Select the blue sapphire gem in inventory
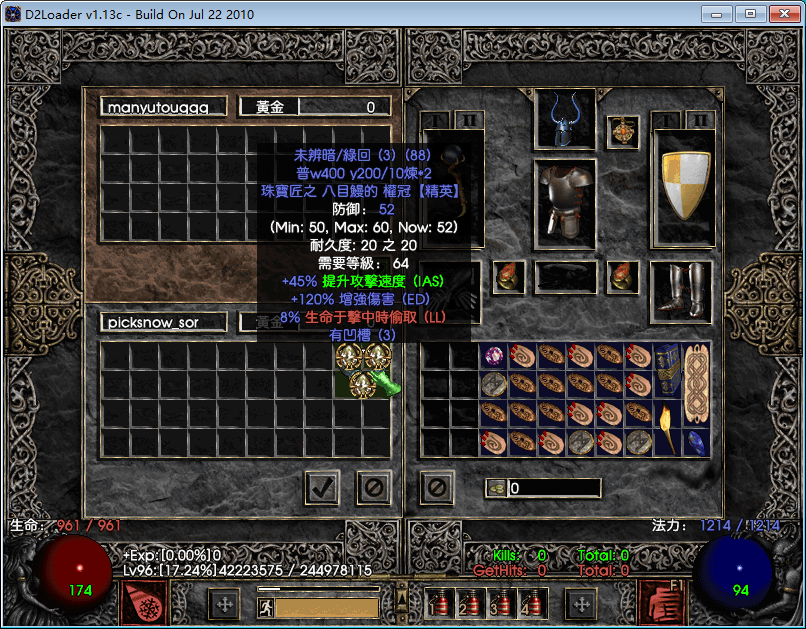 696,440
